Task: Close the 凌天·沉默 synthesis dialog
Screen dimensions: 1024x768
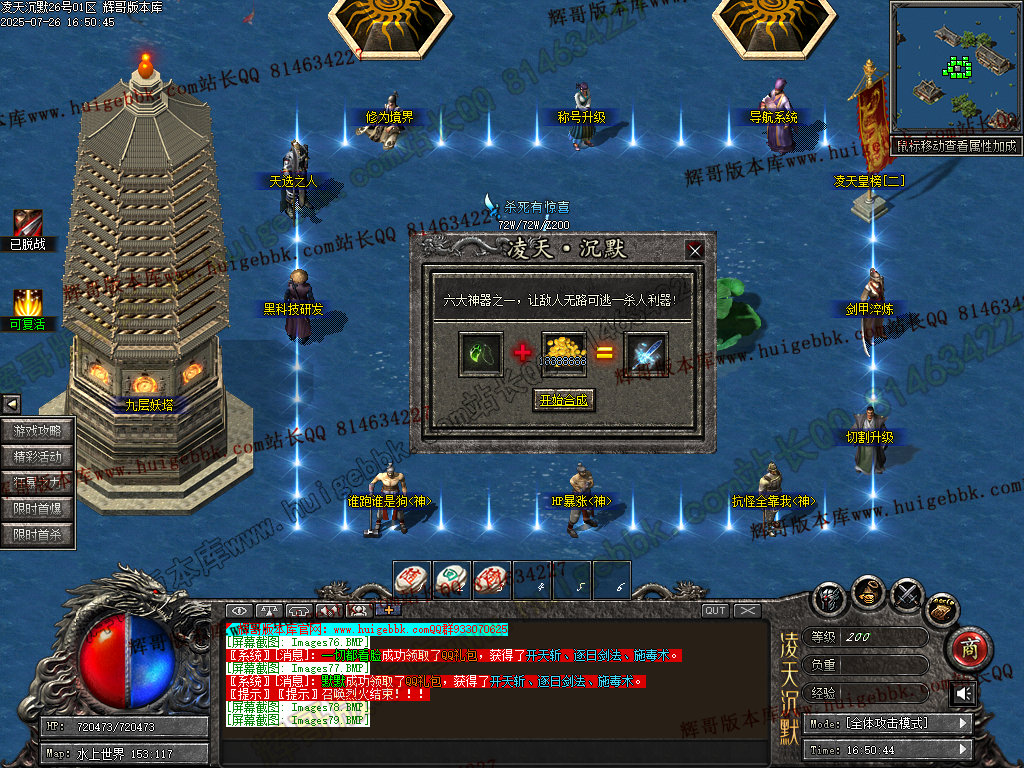Action: [x=695, y=250]
